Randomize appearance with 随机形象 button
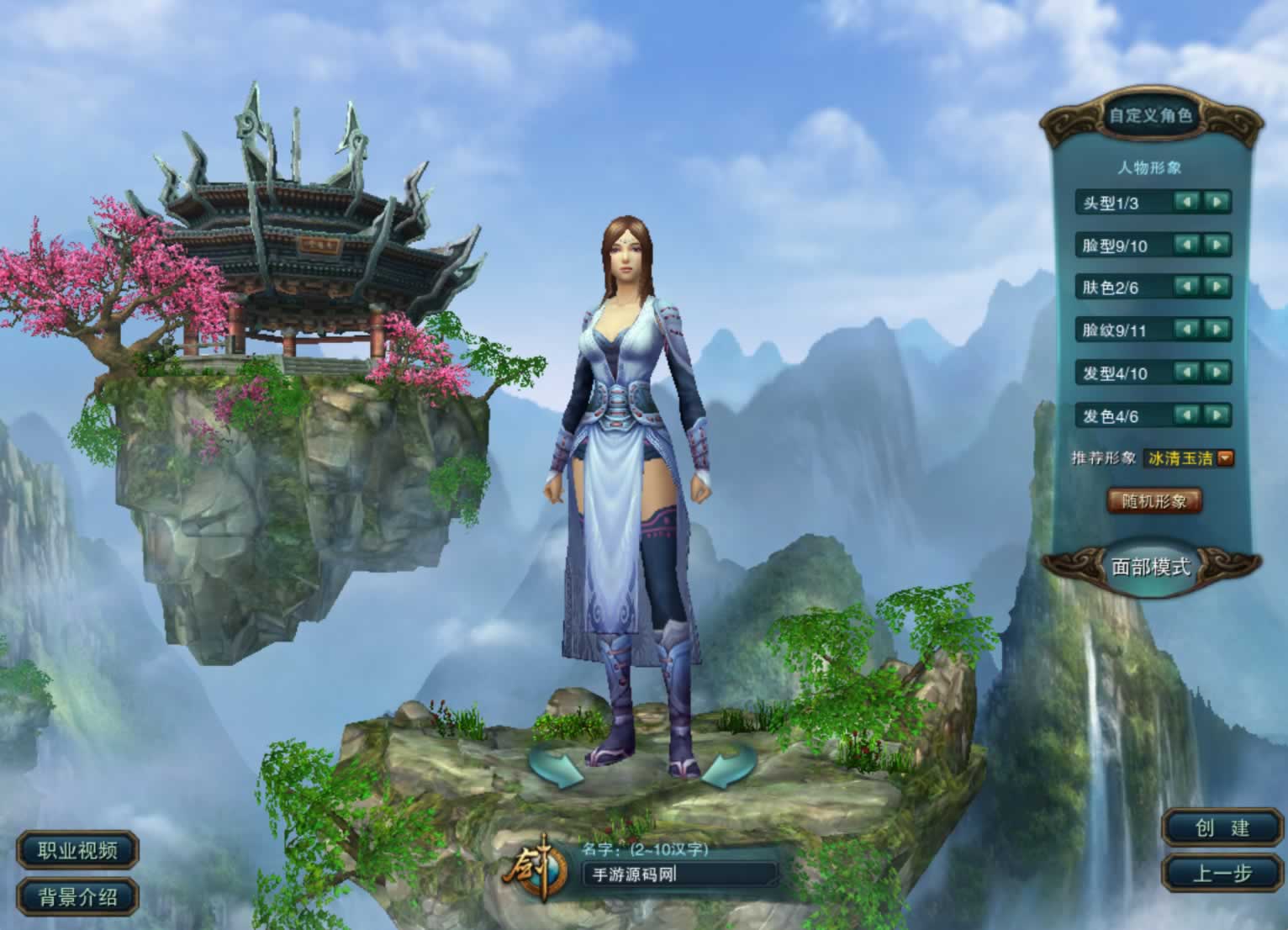The image size is (1288, 930). [x=1153, y=501]
